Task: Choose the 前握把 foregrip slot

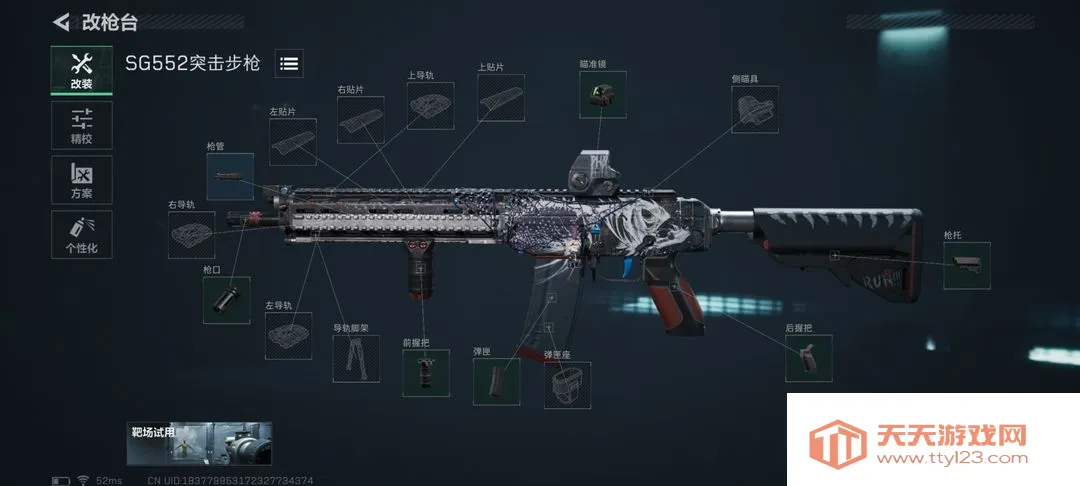Action: pyautogui.click(x=426, y=373)
